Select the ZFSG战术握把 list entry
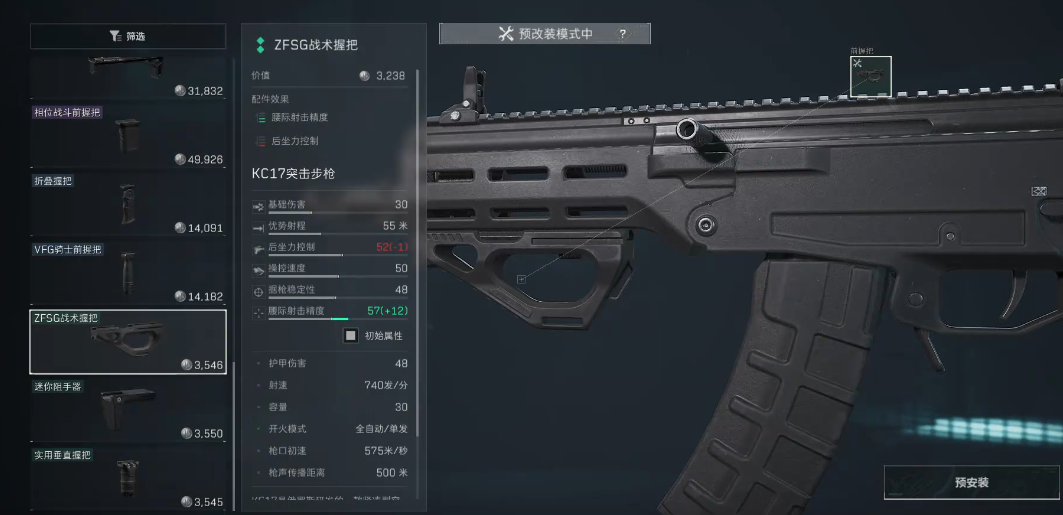Screen dimensions: 1063x515 (x=128, y=341)
